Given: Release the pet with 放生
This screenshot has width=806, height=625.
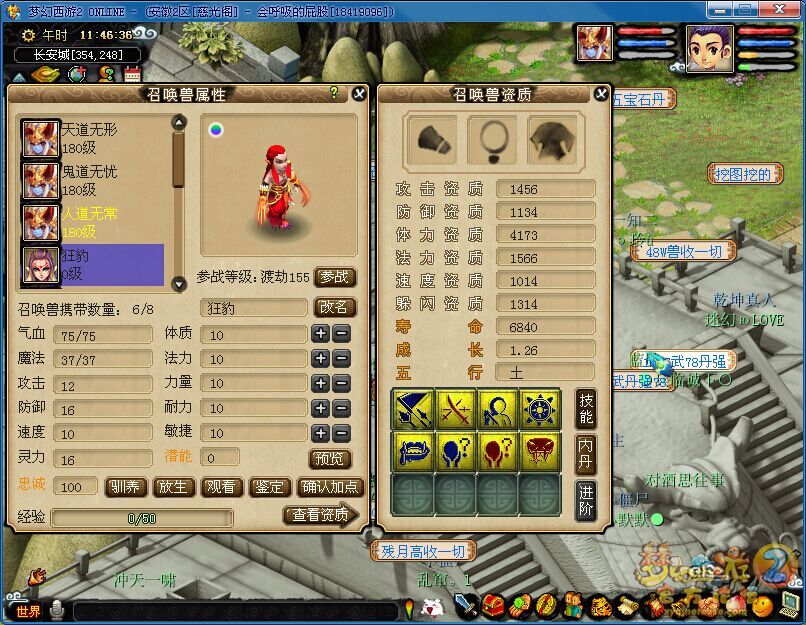Looking at the screenshot, I should tap(174, 487).
